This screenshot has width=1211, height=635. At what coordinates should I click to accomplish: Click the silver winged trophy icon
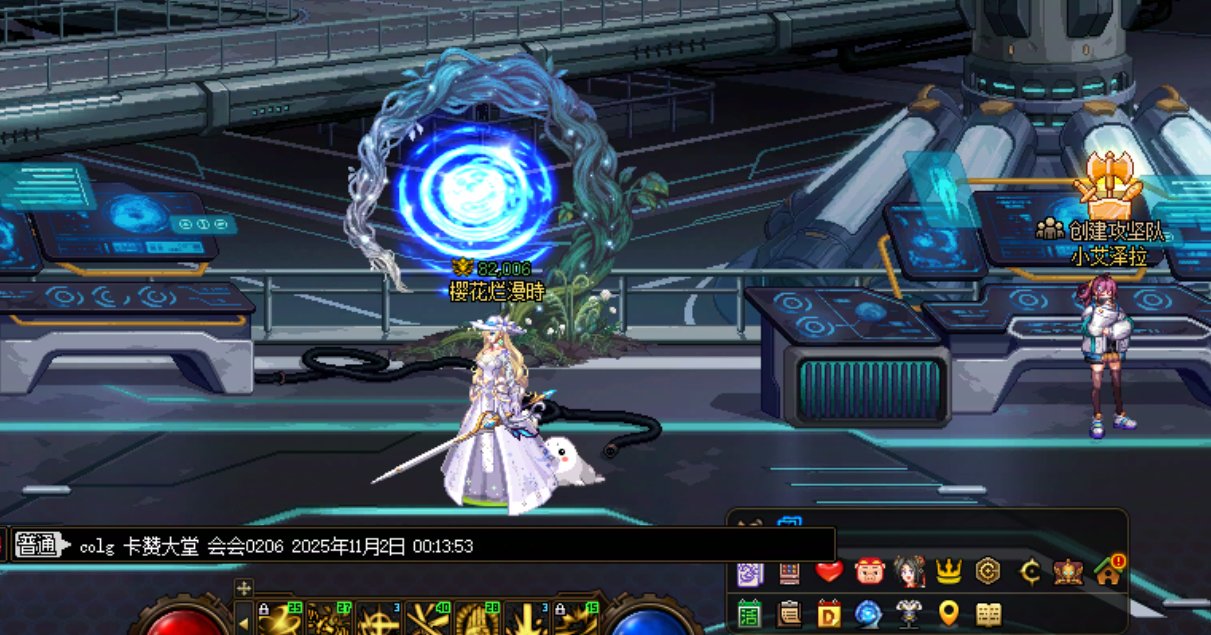(x=909, y=613)
